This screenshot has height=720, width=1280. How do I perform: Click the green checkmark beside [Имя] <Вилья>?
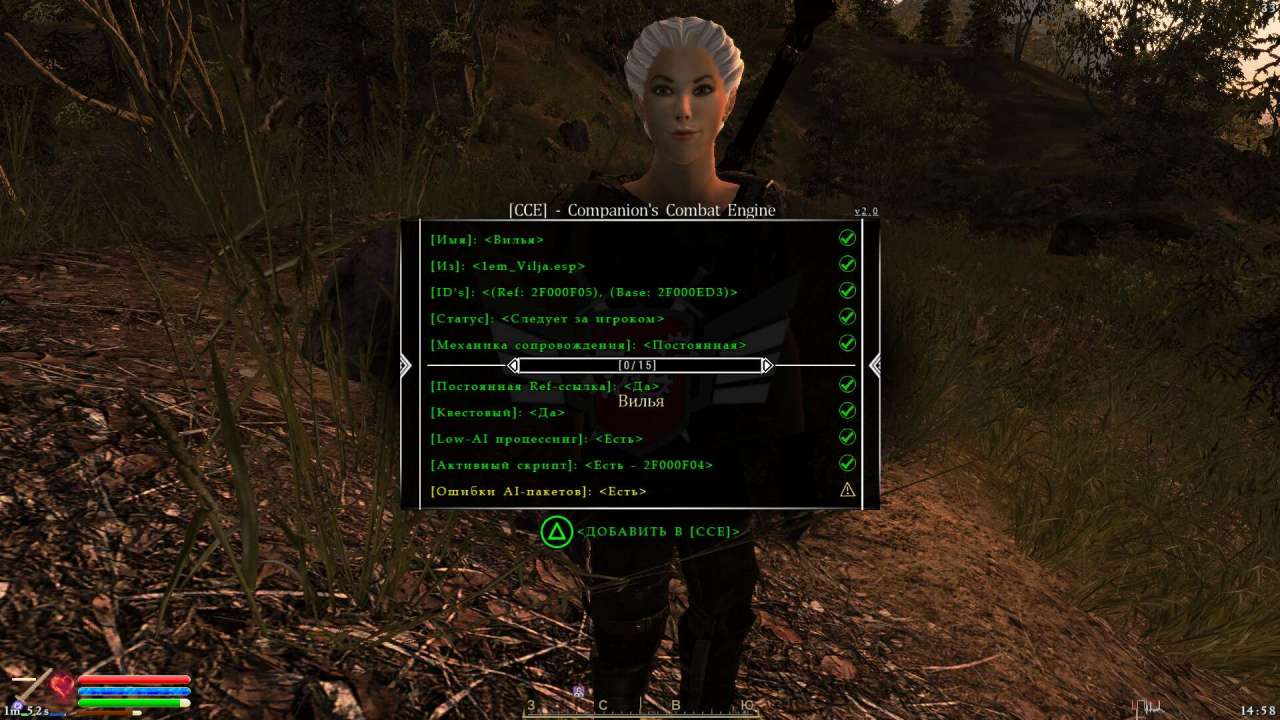pyautogui.click(x=847, y=239)
